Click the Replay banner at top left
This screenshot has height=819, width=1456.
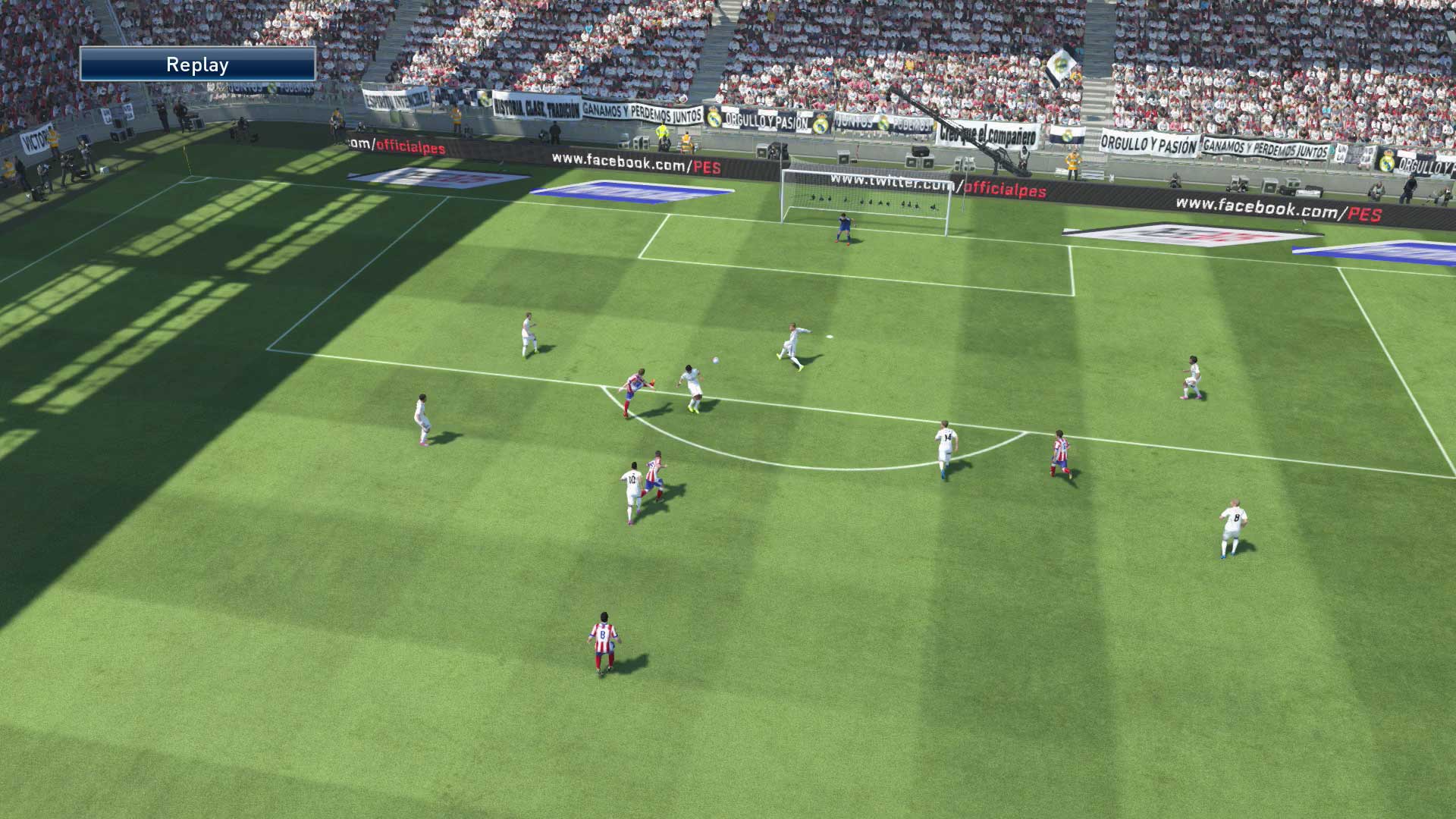tap(197, 64)
